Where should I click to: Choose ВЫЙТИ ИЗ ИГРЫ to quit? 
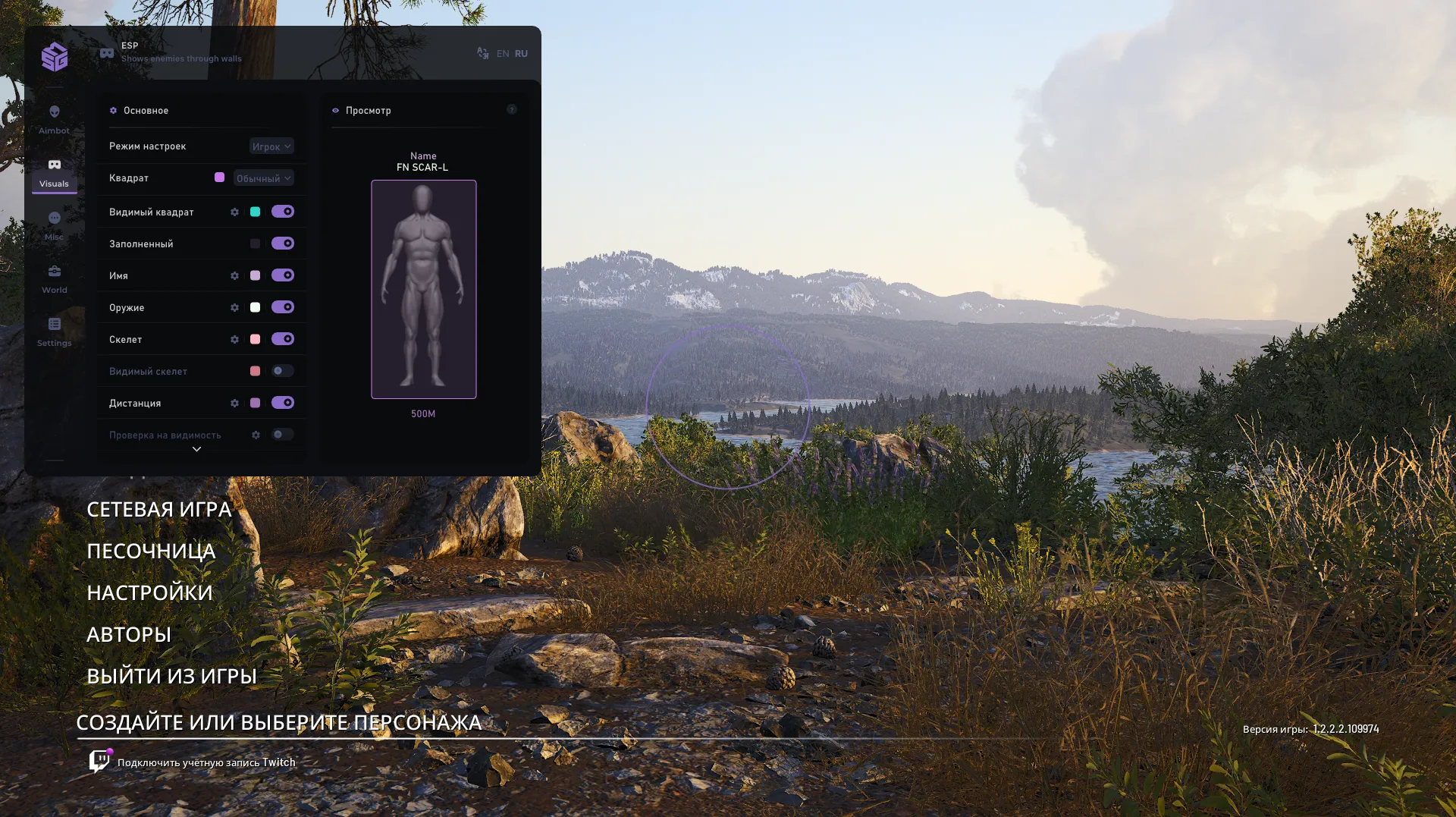click(x=171, y=677)
